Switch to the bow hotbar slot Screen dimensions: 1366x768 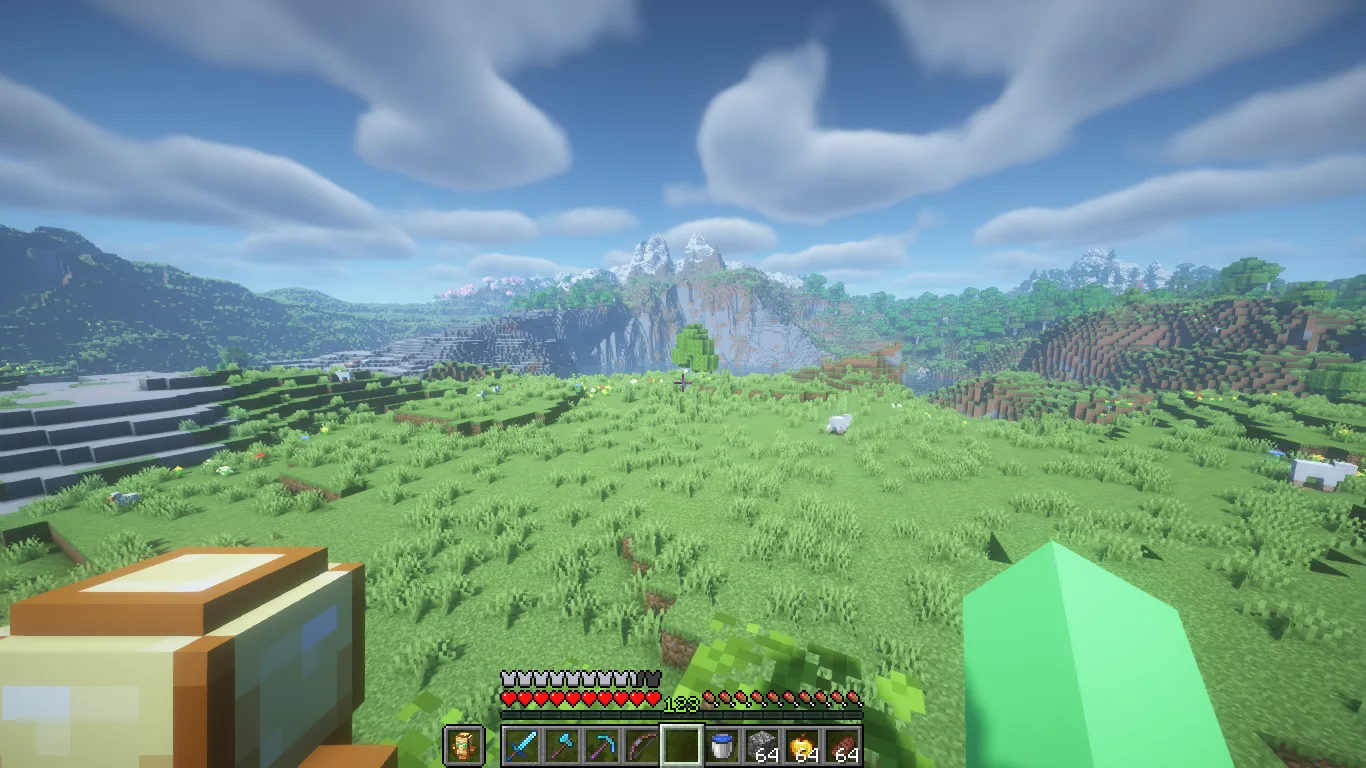[642, 746]
